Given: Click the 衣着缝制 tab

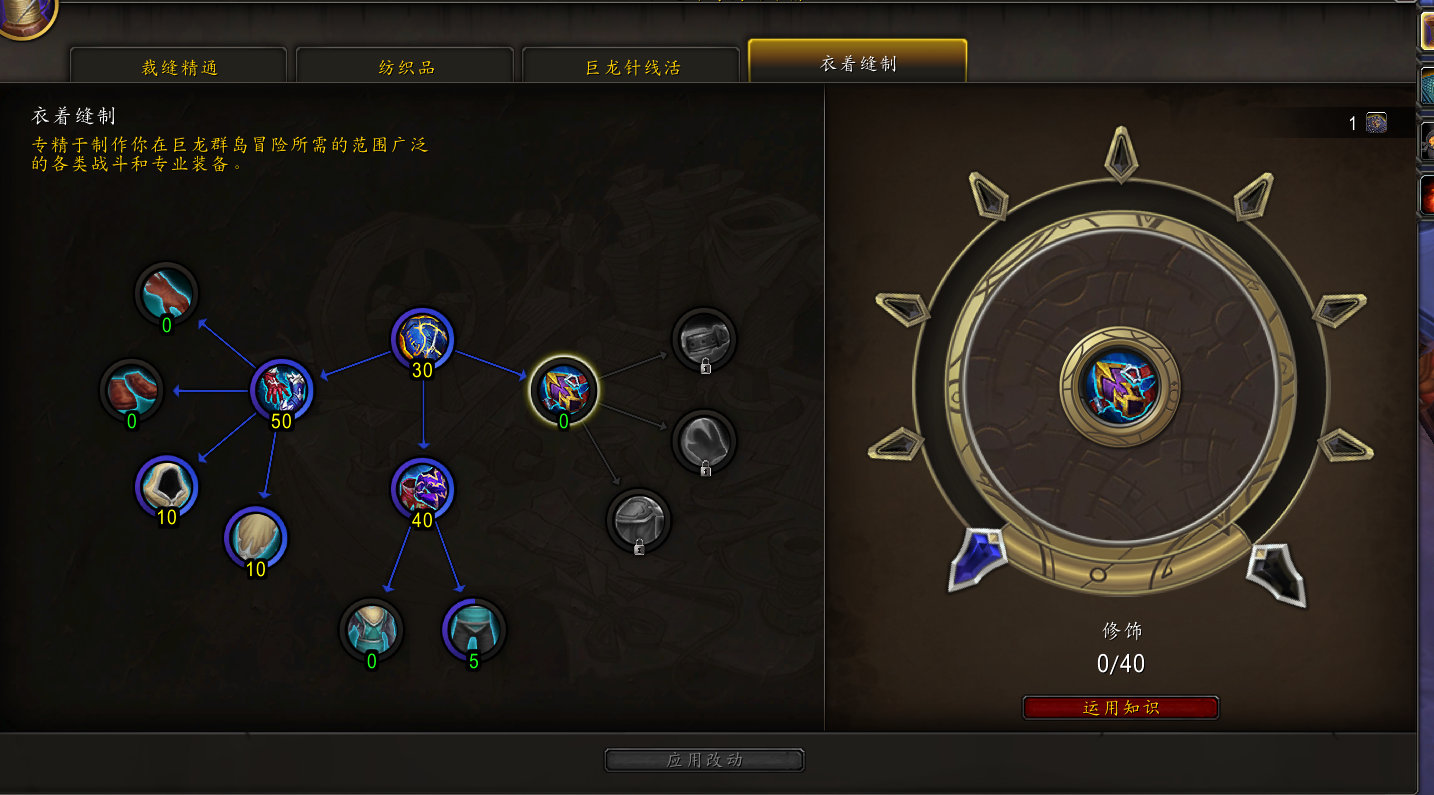Looking at the screenshot, I should [858, 64].
